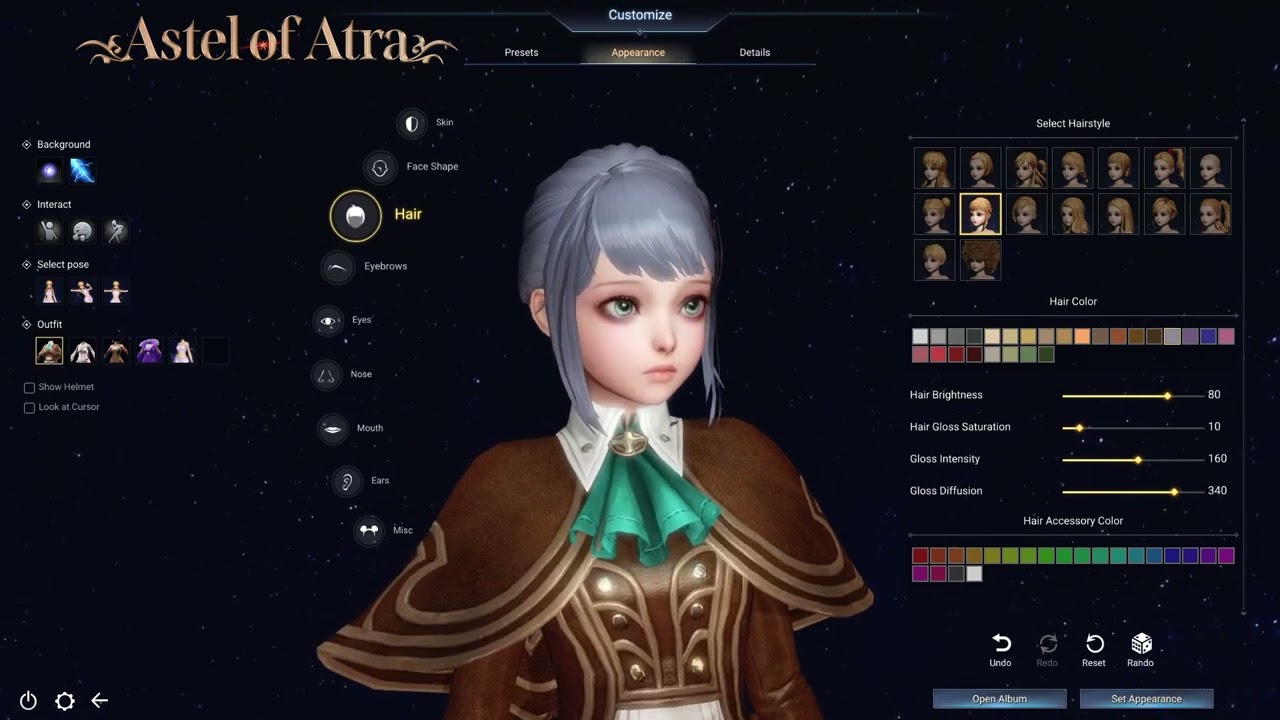The width and height of the screenshot is (1280, 720).
Task: Open Album to view saved looks
Action: (999, 698)
